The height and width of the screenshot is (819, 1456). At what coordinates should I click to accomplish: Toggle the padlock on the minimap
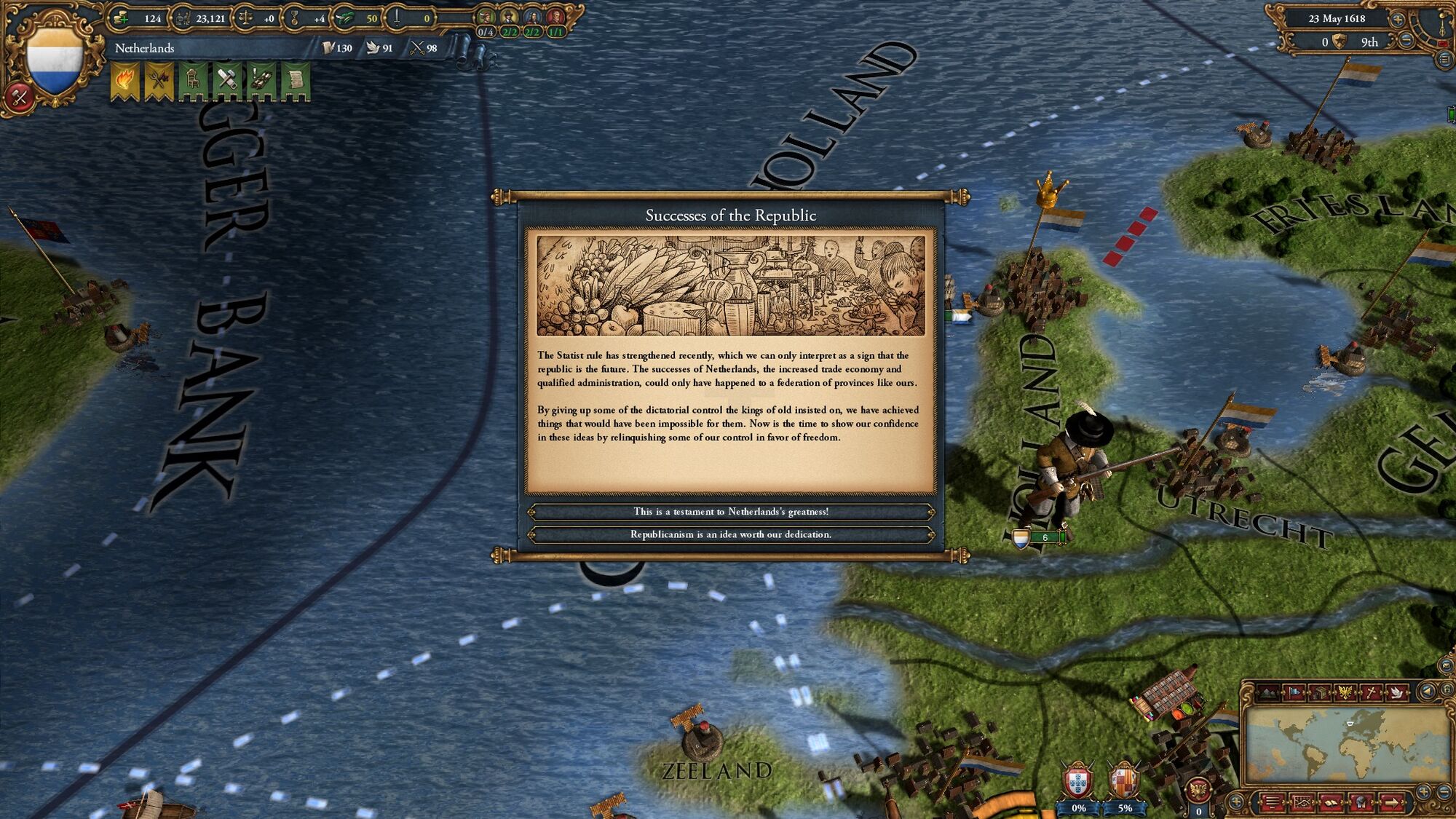(x=1447, y=690)
